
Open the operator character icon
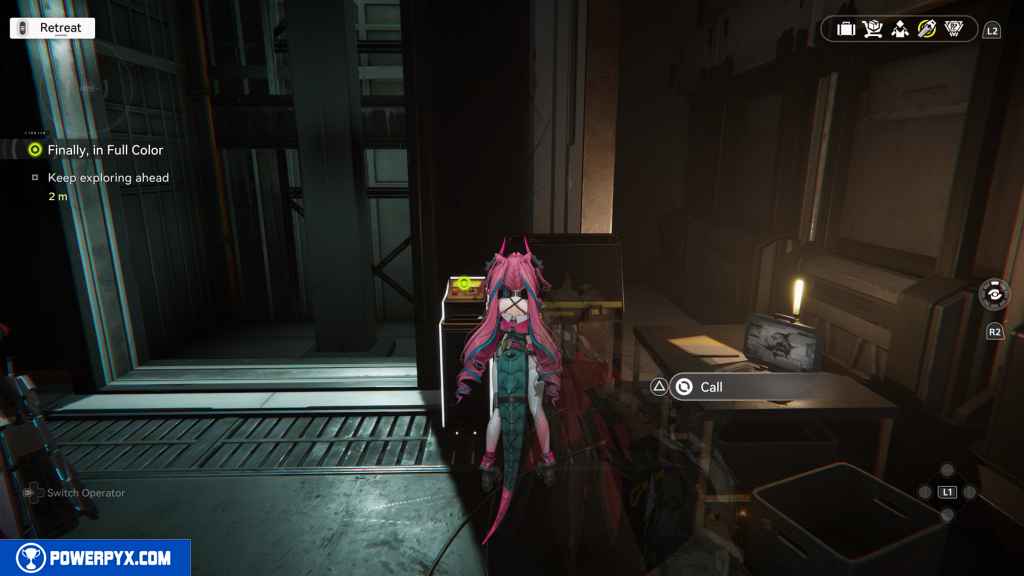pos(899,29)
